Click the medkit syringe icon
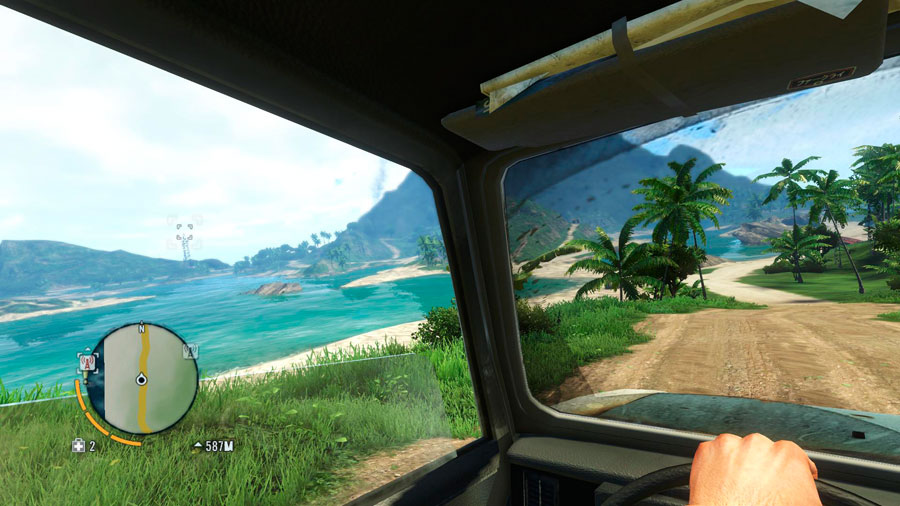The width and height of the screenshot is (900, 506). 78,445
